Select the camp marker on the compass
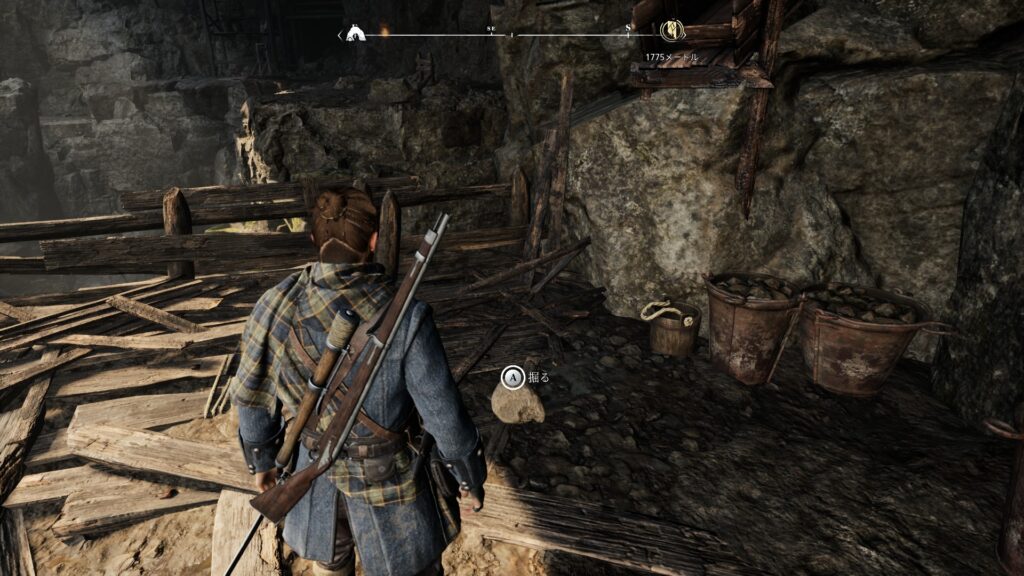This screenshot has height=576, width=1024. click(x=354, y=34)
